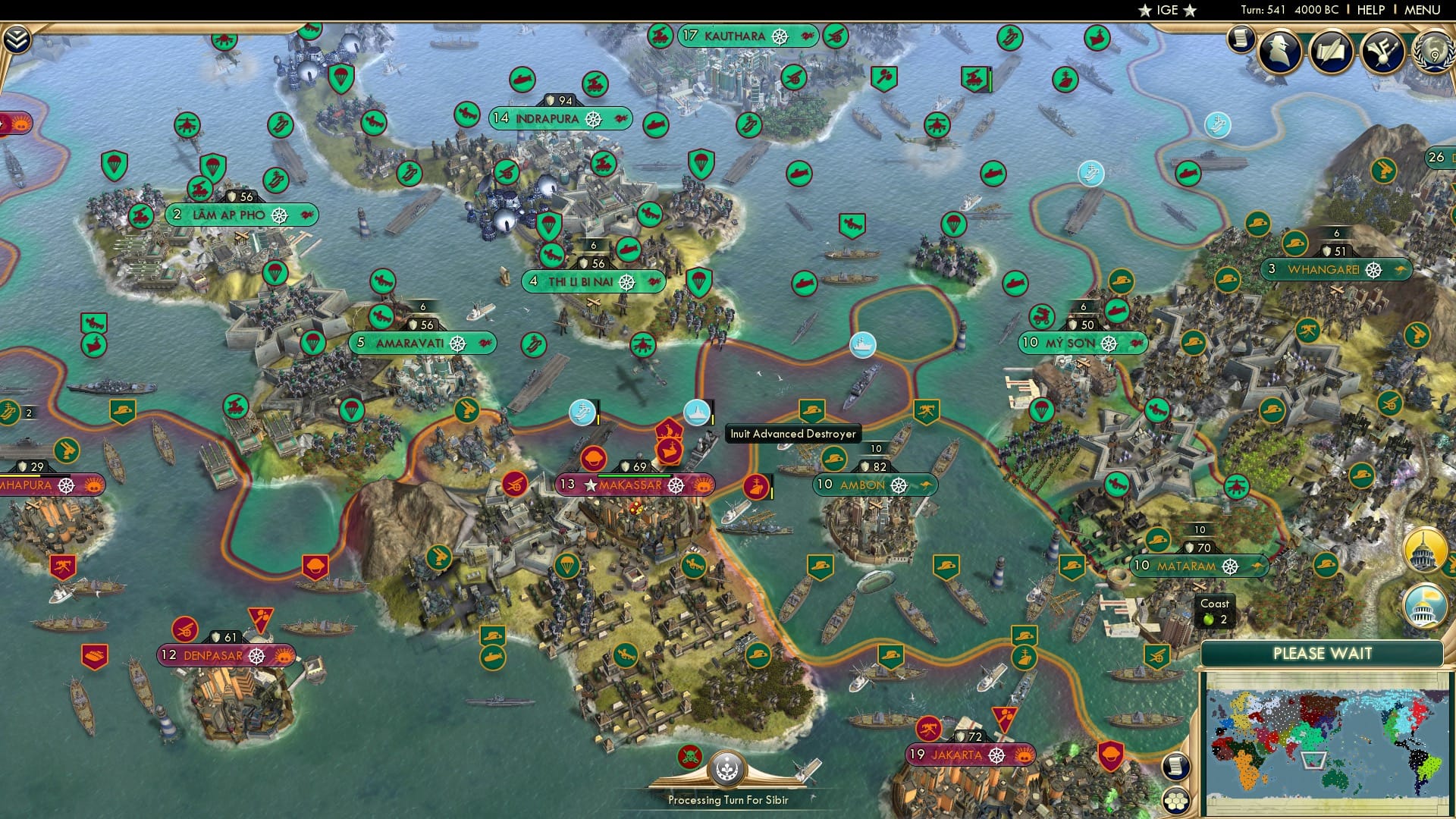Image resolution: width=1456 pixels, height=819 pixels.
Task: Click the Coast tile yield panel
Action: pos(1216,611)
